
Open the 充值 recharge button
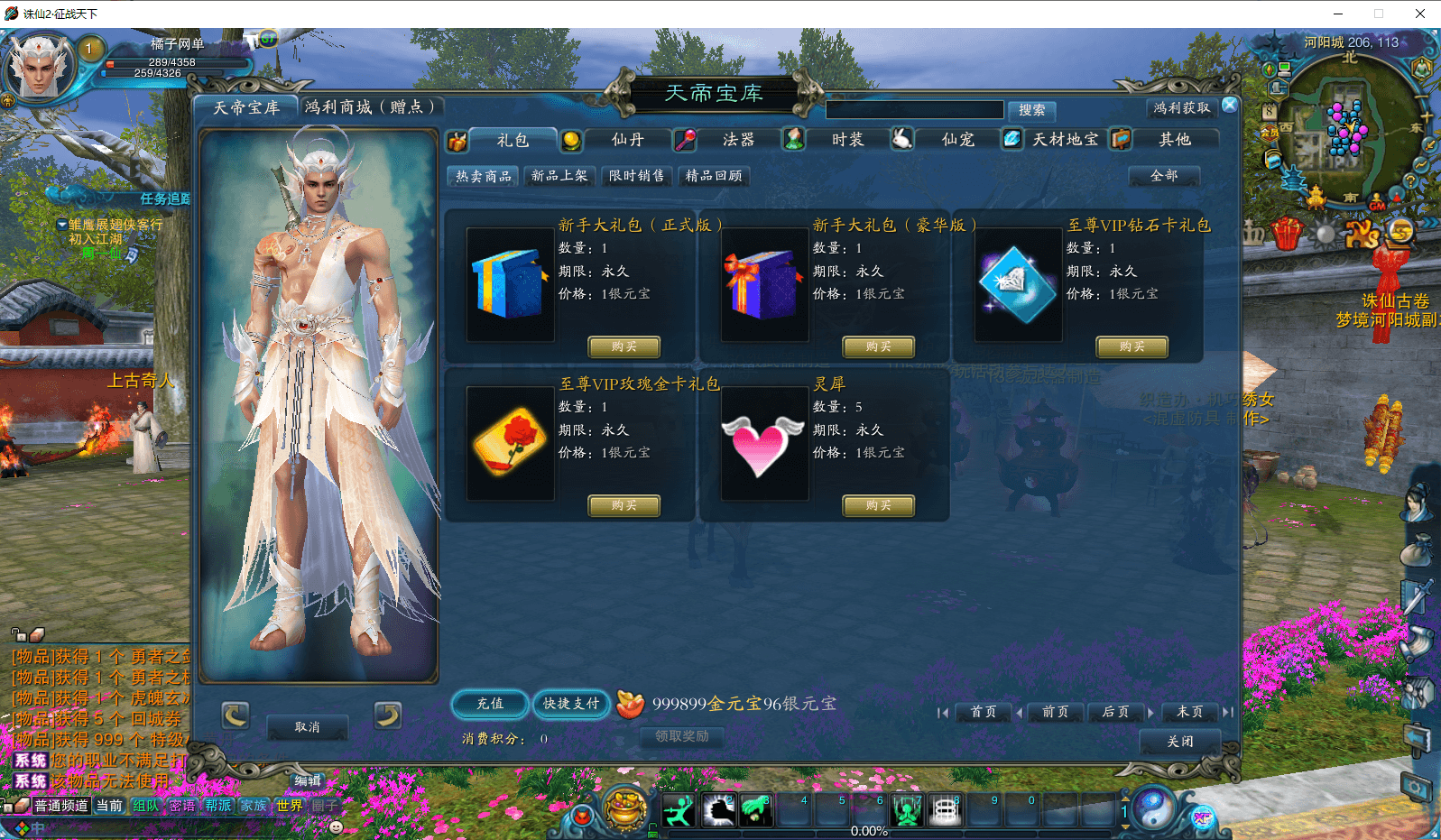(x=490, y=704)
